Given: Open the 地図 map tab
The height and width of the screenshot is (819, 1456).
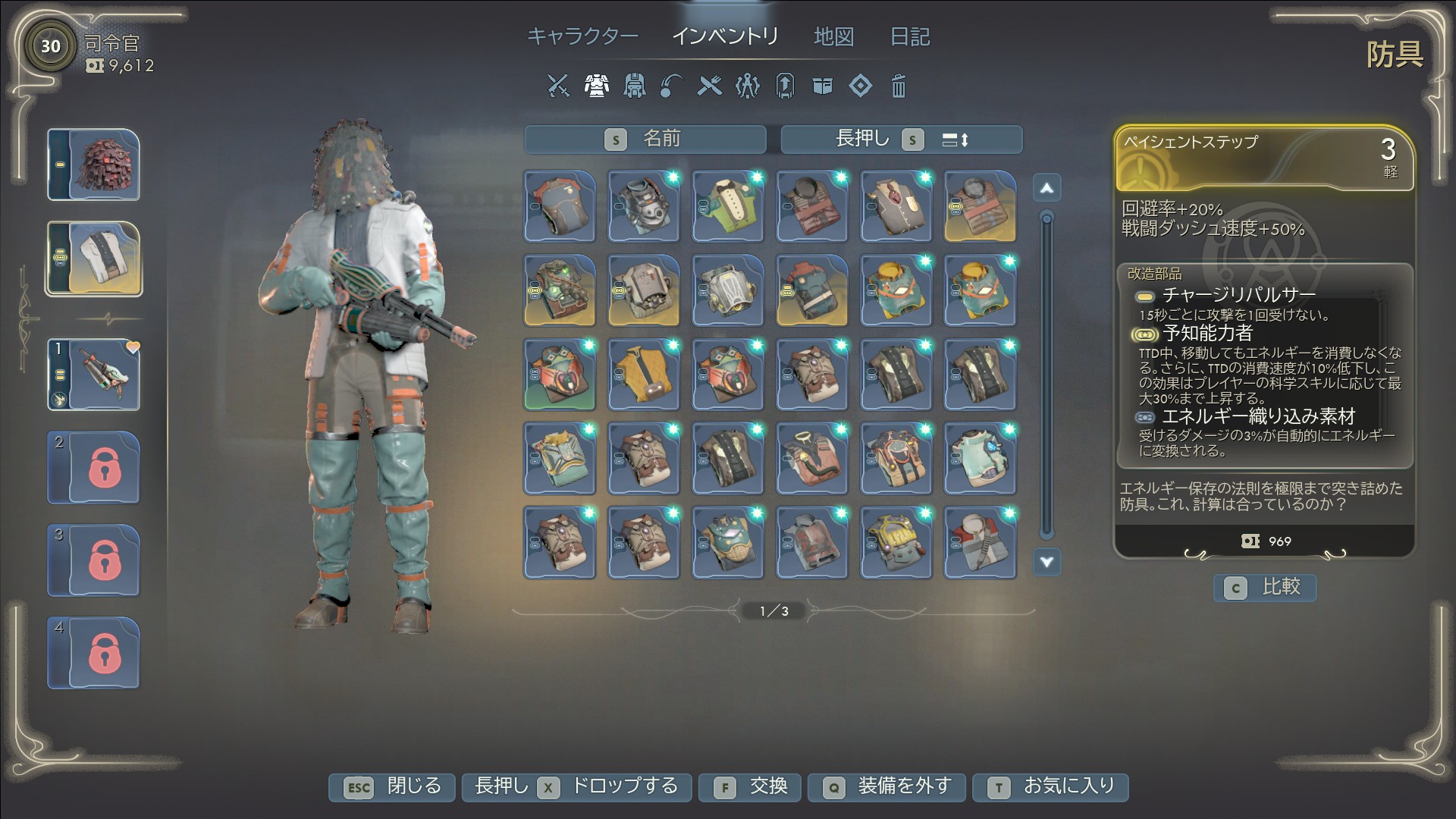Looking at the screenshot, I should [833, 36].
